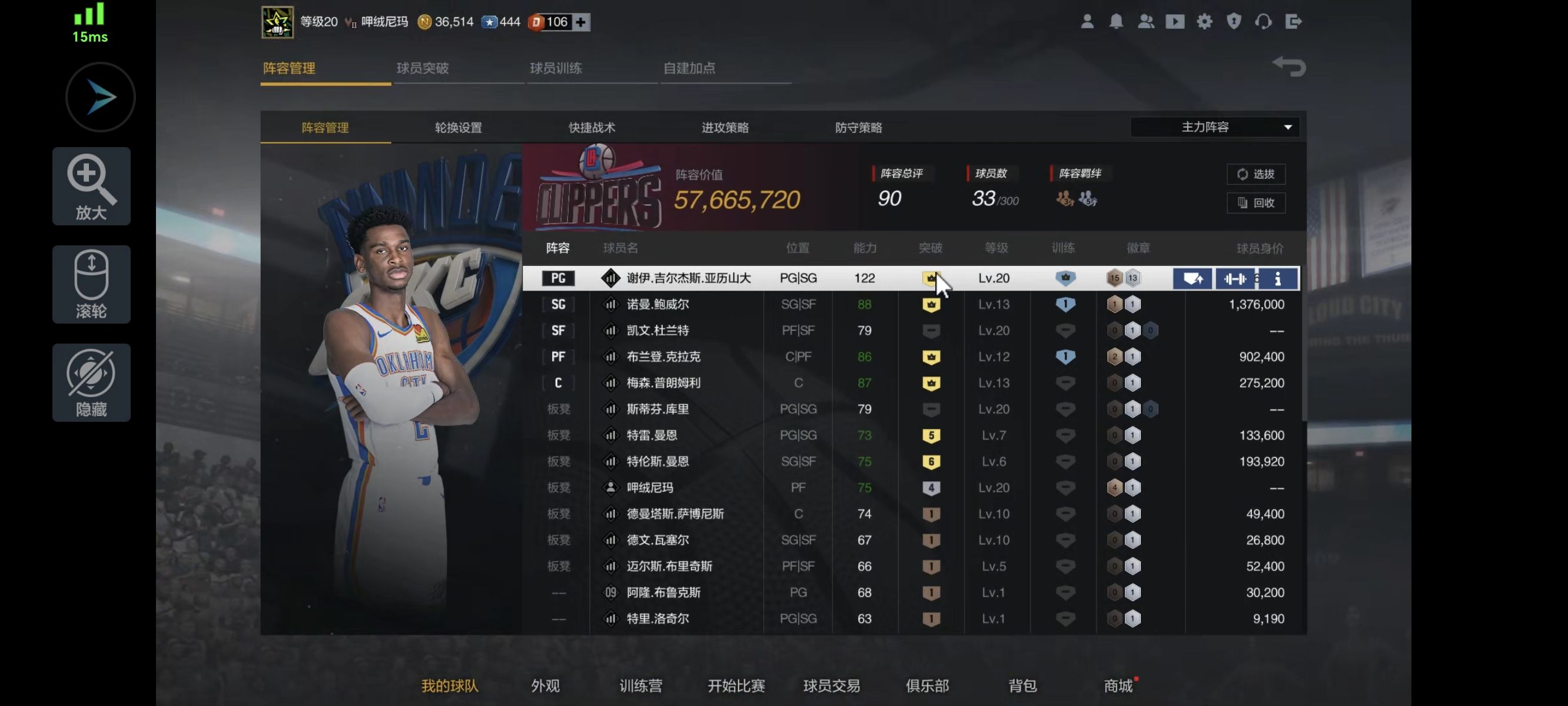Click the breakthrough badge icon on selected row
The image size is (1568, 706).
pyautogui.click(x=931, y=278)
